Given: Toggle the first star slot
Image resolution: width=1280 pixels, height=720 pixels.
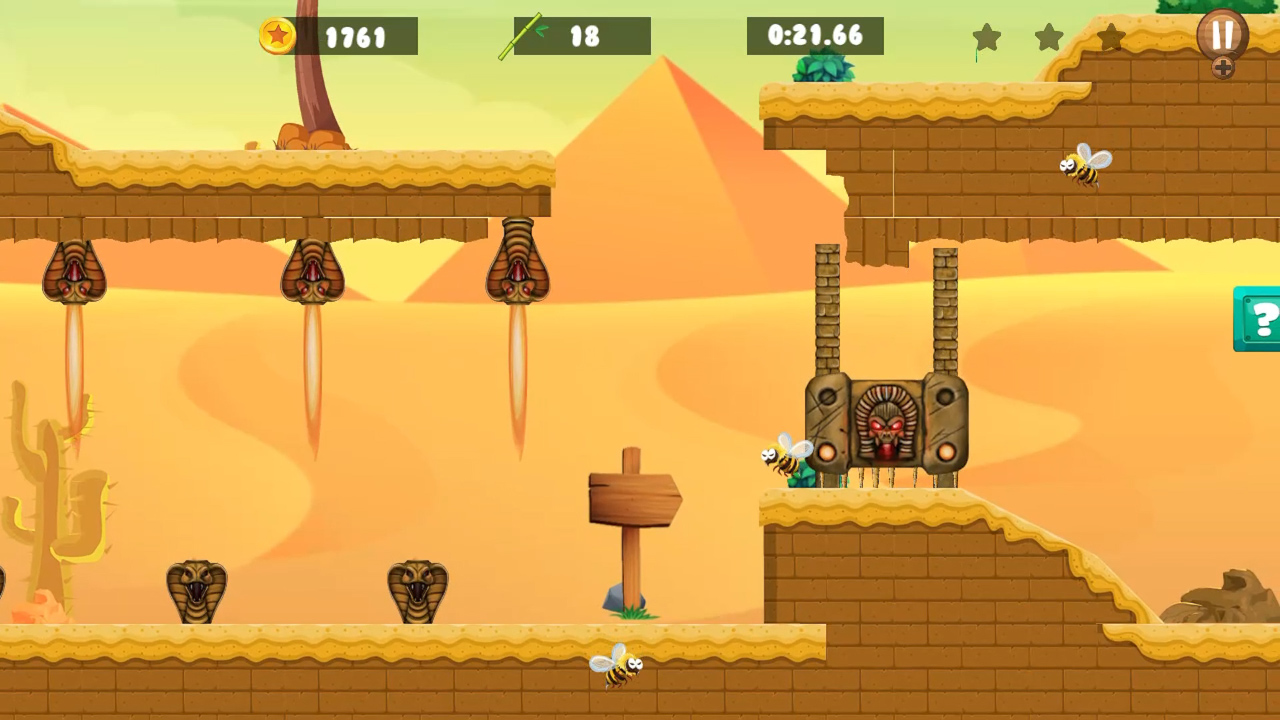Looking at the screenshot, I should point(987,37).
